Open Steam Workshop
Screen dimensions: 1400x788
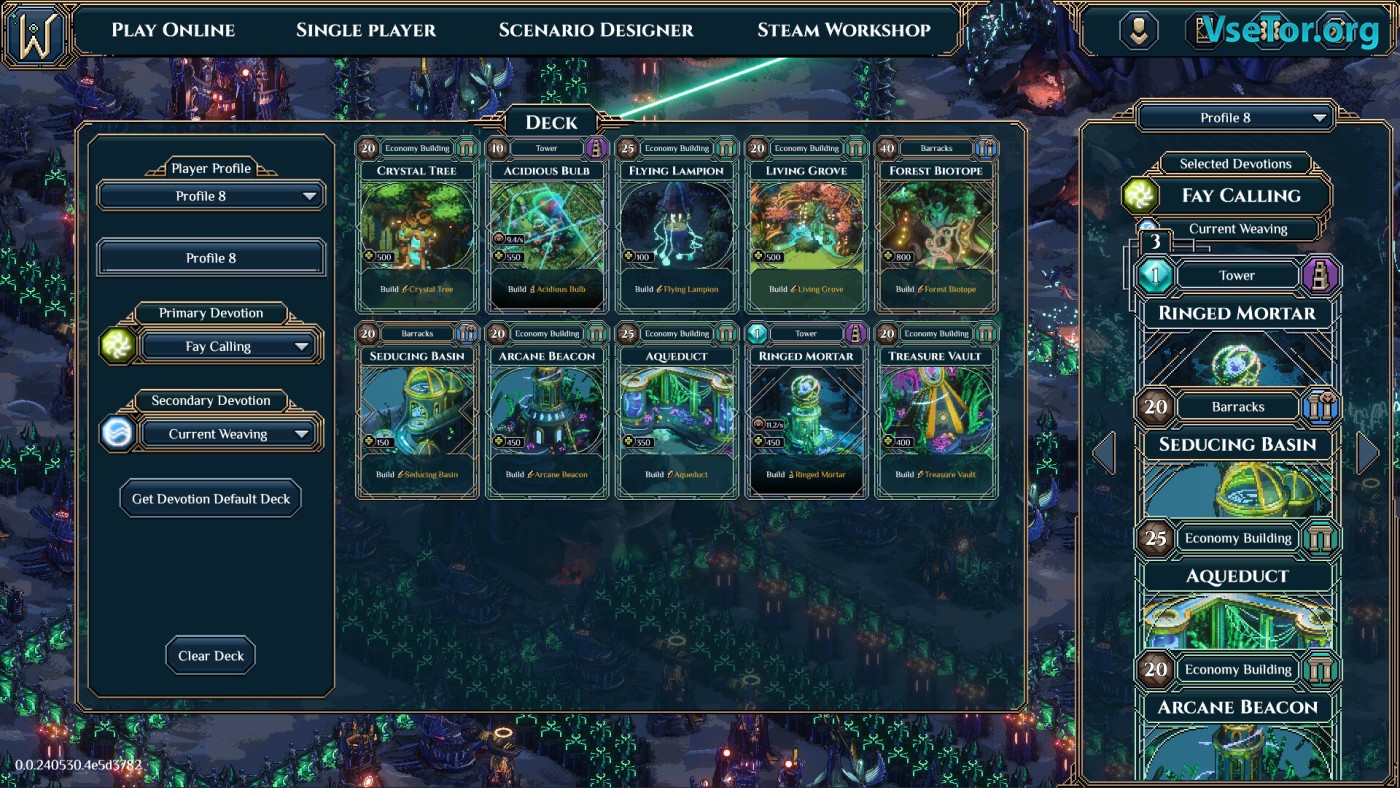coord(844,30)
